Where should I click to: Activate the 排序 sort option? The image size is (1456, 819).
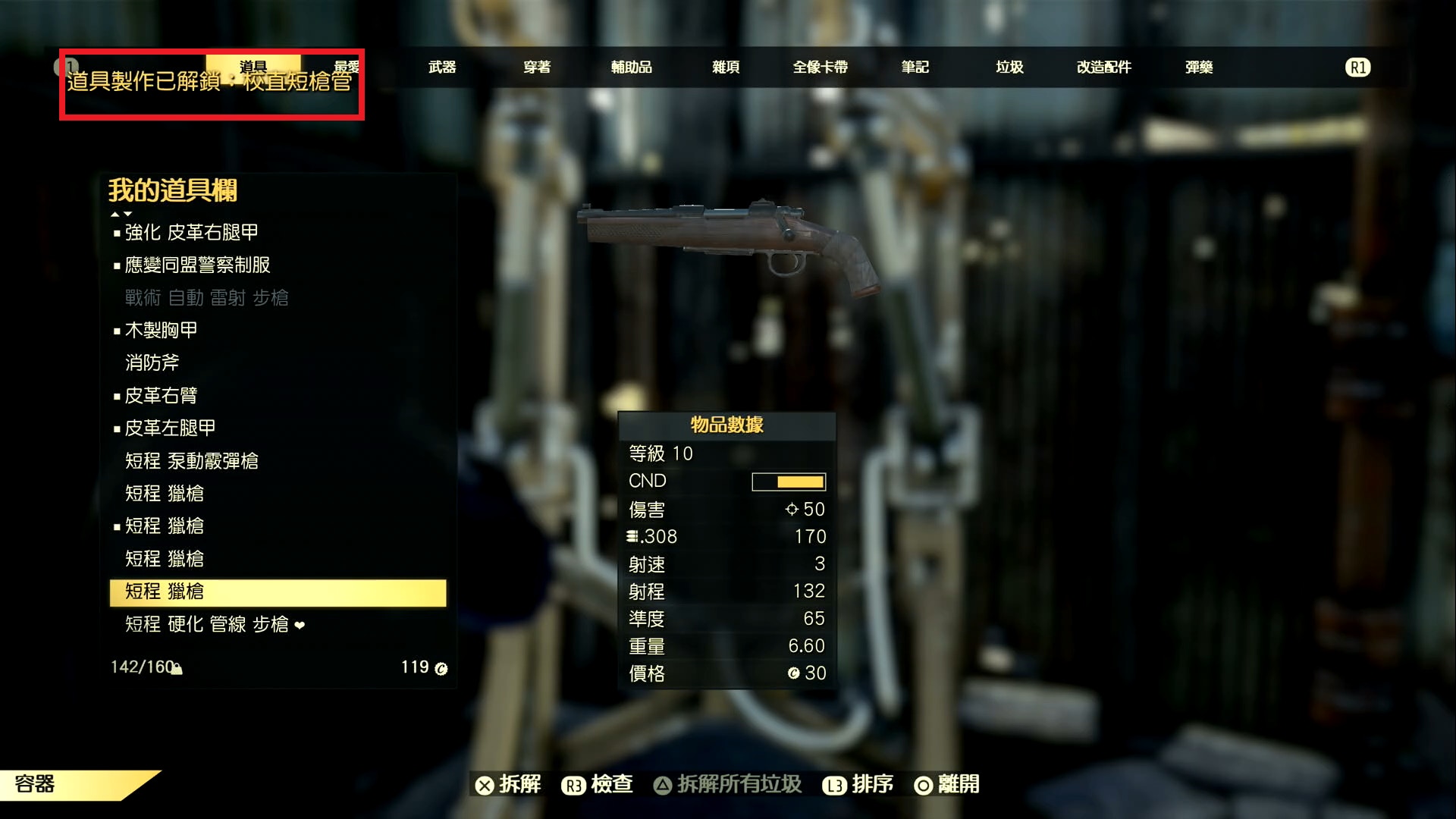coord(858,784)
